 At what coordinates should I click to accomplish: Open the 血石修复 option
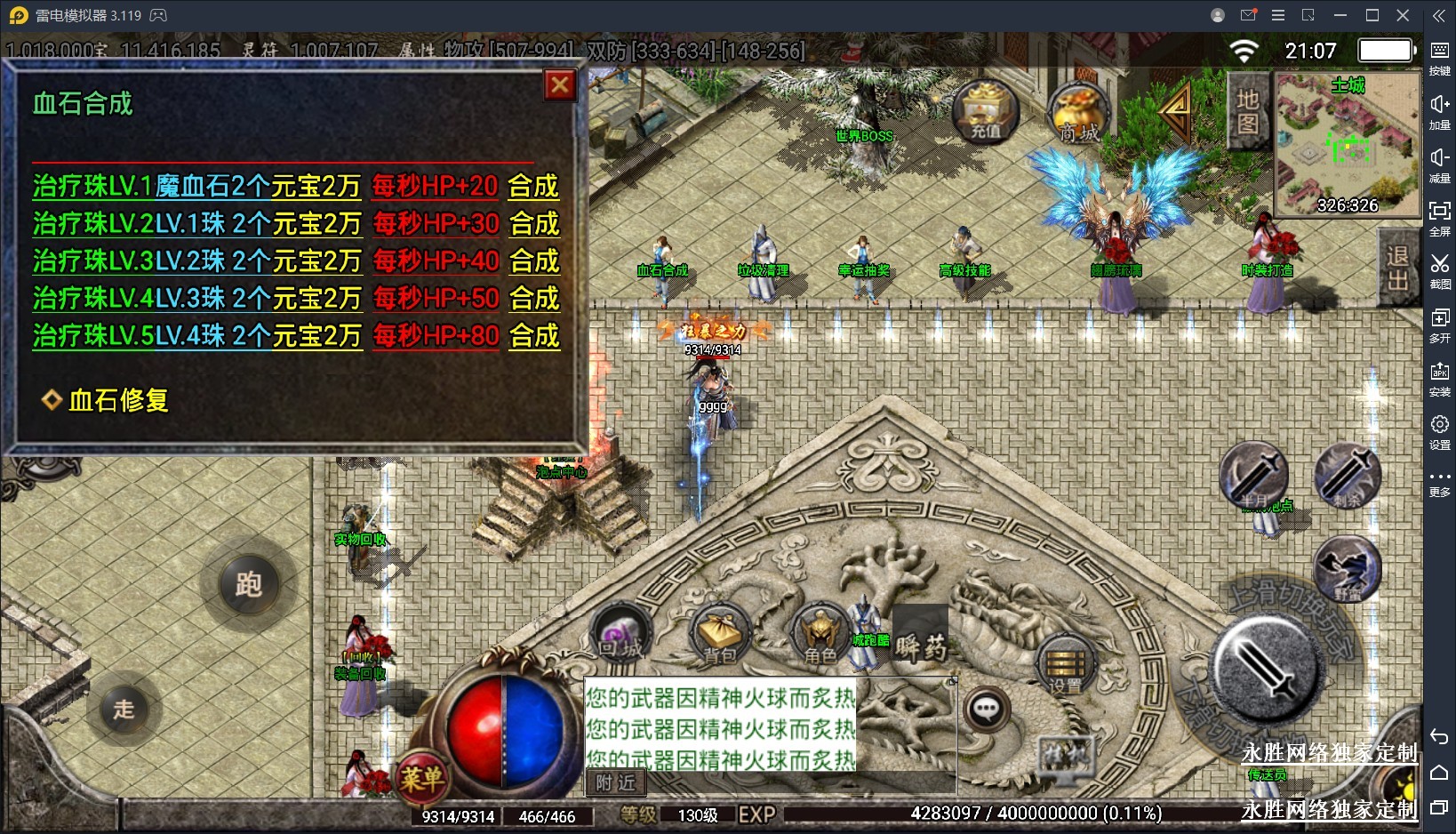pyautogui.click(x=118, y=400)
